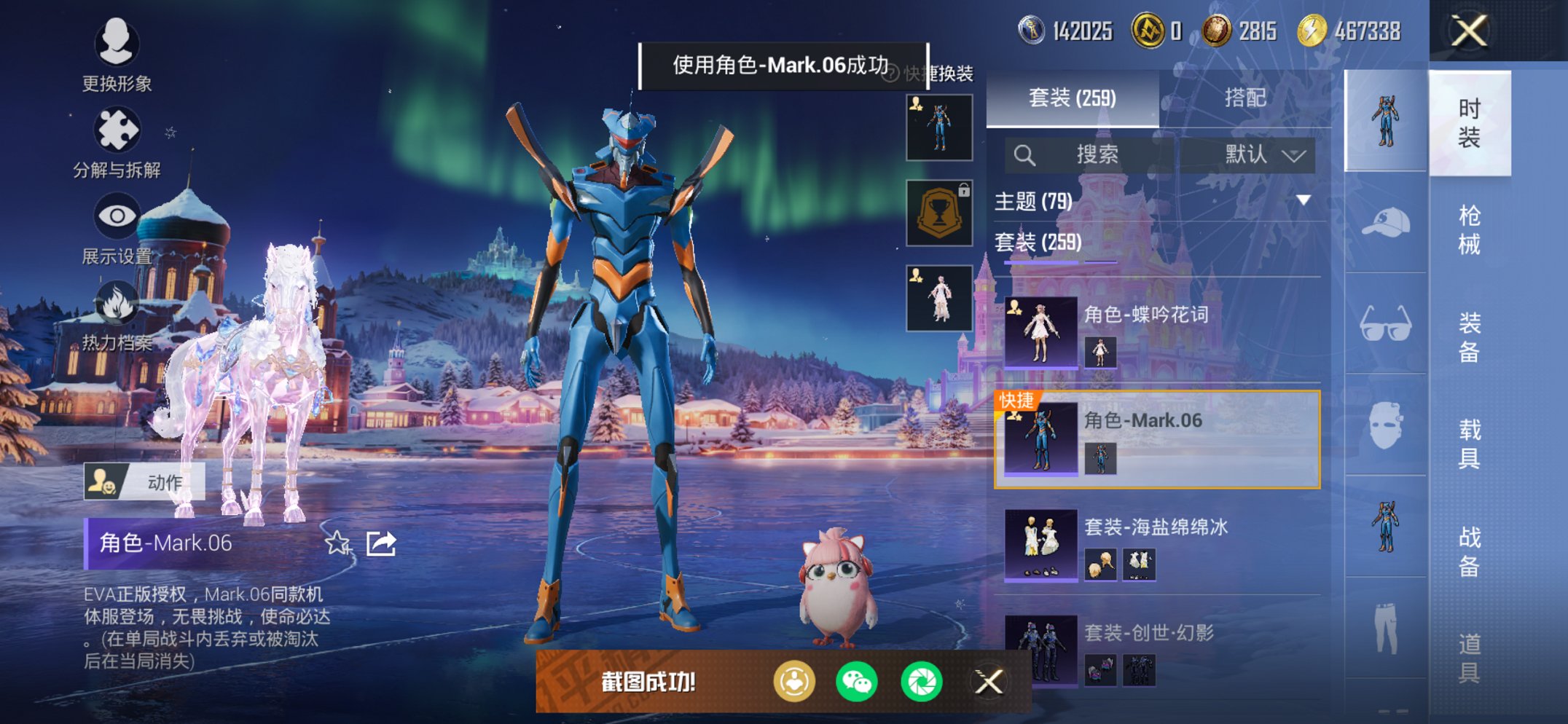Screen dimensions: 1568x724
Task: Tap the locked trophy outfit slot
Action: pyautogui.click(x=939, y=213)
